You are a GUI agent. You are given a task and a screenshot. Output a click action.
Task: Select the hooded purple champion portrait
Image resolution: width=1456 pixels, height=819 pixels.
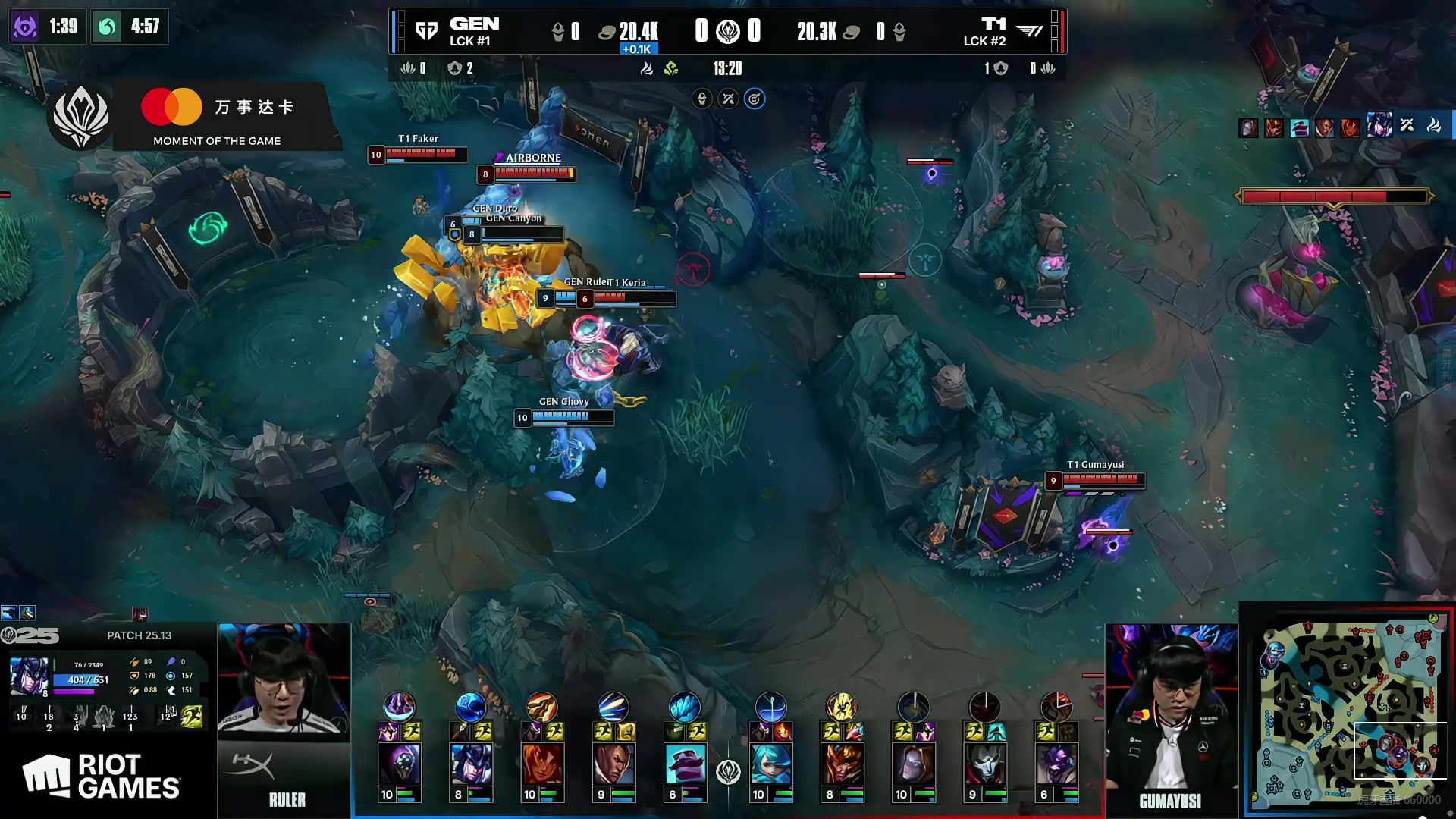[400, 763]
